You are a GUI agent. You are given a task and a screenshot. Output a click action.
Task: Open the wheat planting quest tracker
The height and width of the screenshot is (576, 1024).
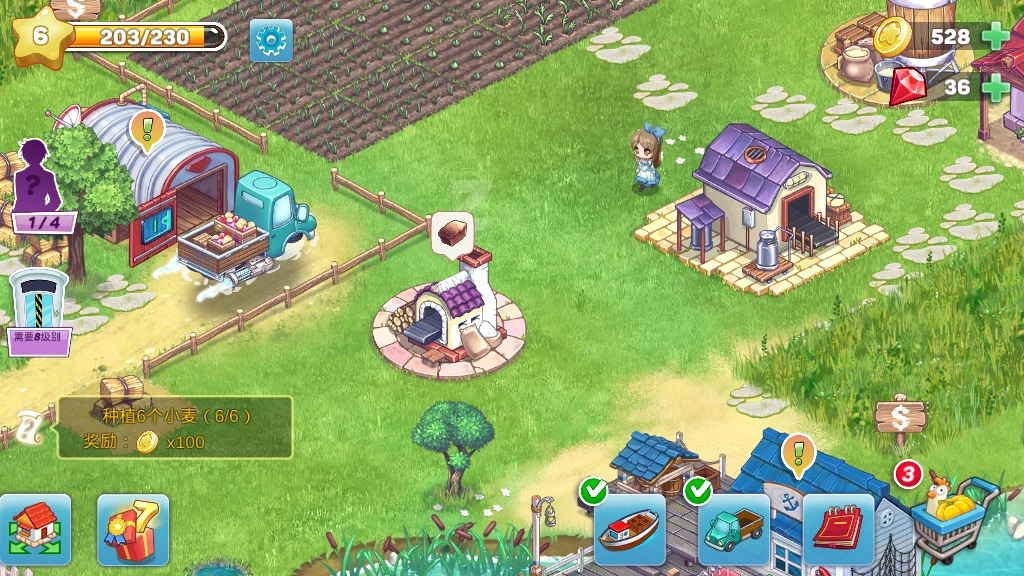pos(175,427)
